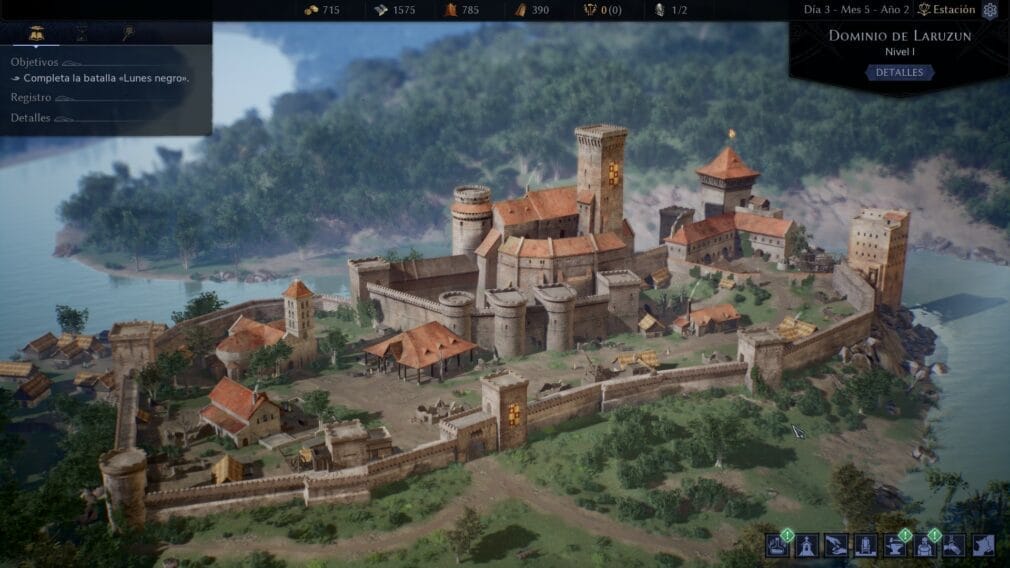Image resolution: width=1010 pixels, height=568 pixels.
Task: Open the hands exchange icon
Action: pyautogui.click(x=836, y=545)
